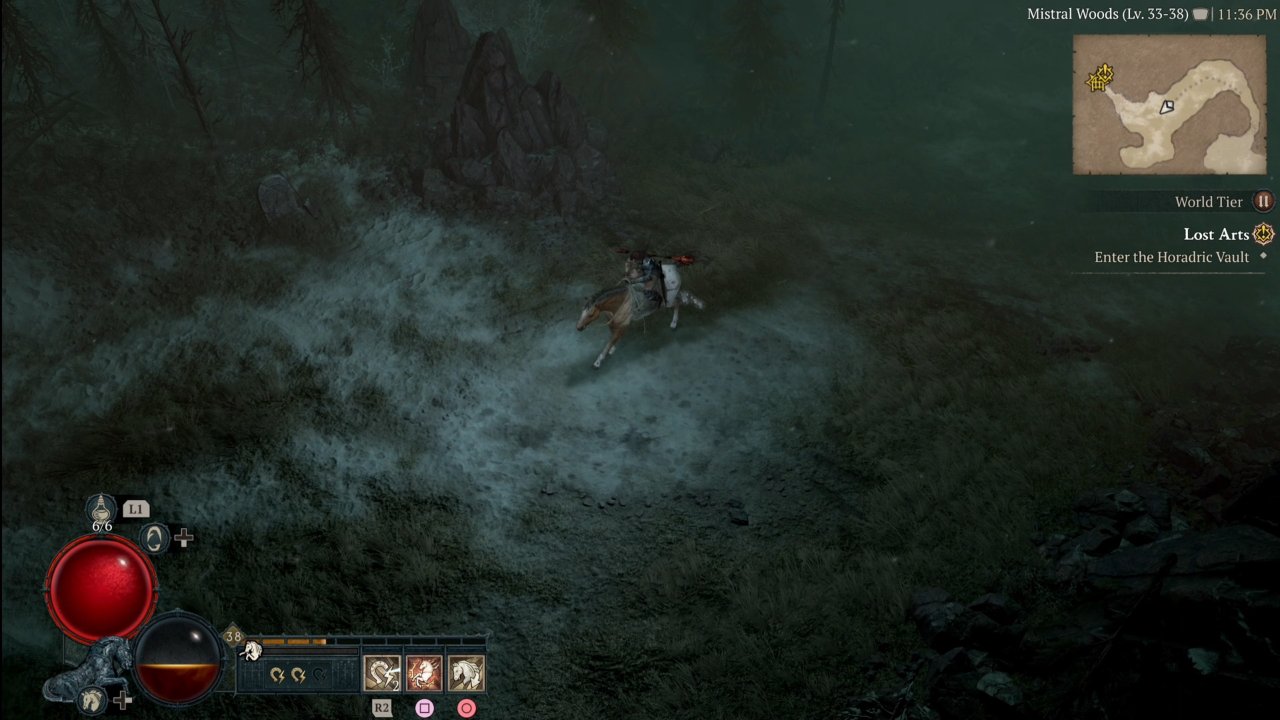Select the white horse head dismount skill
The image size is (1280, 720).
coord(466,673)
